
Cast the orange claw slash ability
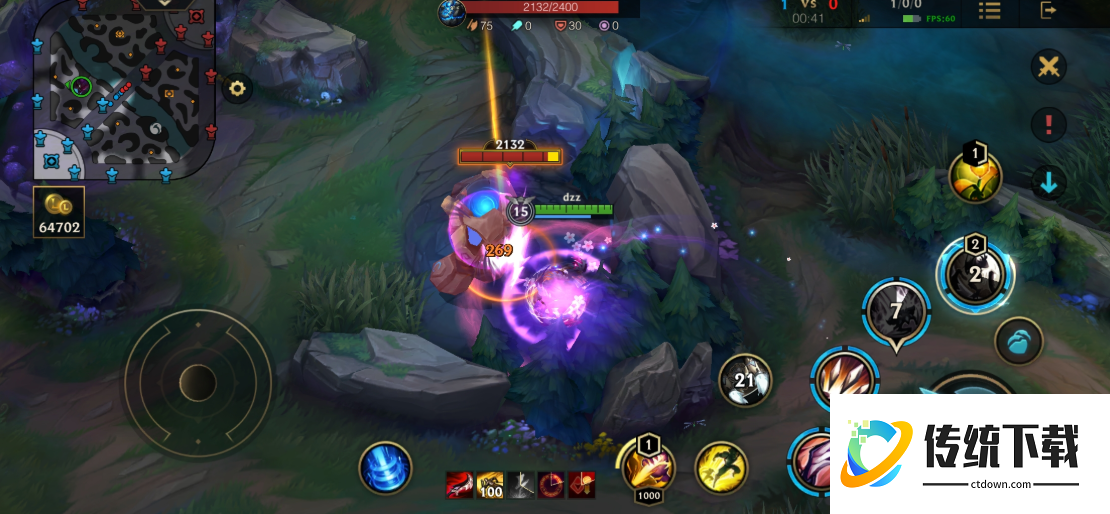point(843,378)
